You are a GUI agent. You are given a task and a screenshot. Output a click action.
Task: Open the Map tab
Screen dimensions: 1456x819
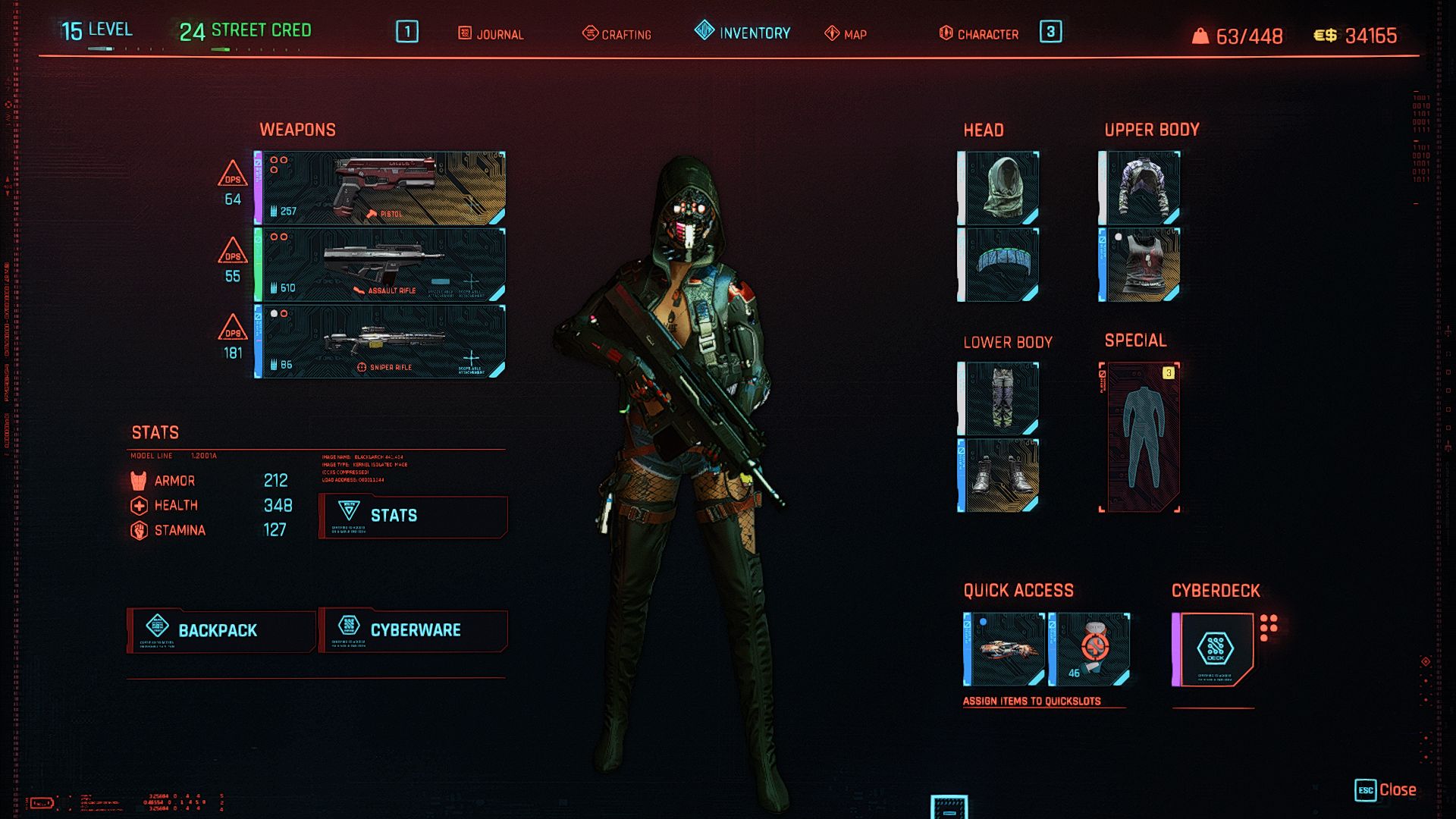click(x=846, y=34)
